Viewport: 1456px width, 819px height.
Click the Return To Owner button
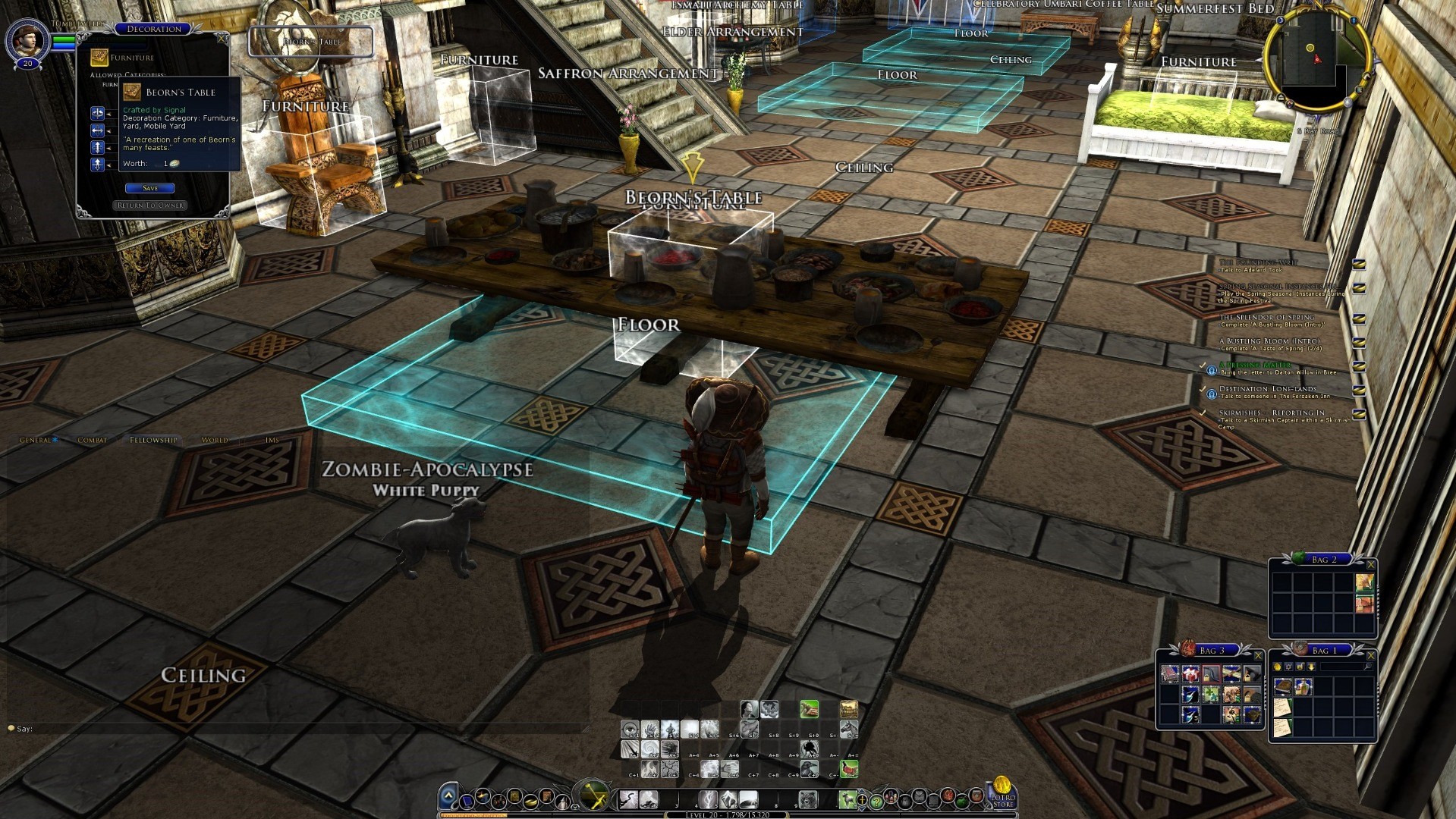click(x=150, y=206)
